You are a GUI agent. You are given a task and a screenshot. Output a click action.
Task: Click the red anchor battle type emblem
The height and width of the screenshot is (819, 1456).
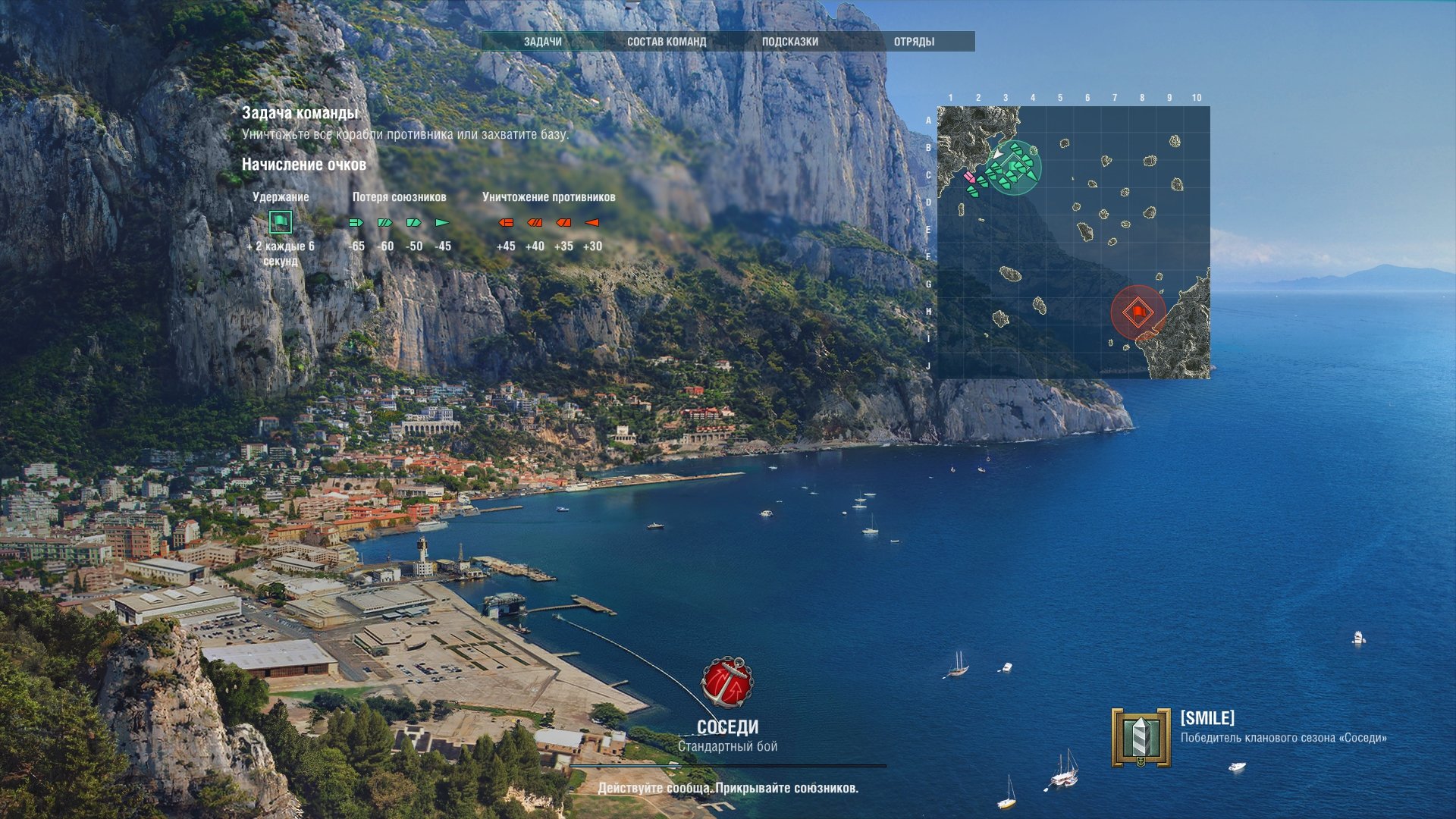[x=727, y=682]
